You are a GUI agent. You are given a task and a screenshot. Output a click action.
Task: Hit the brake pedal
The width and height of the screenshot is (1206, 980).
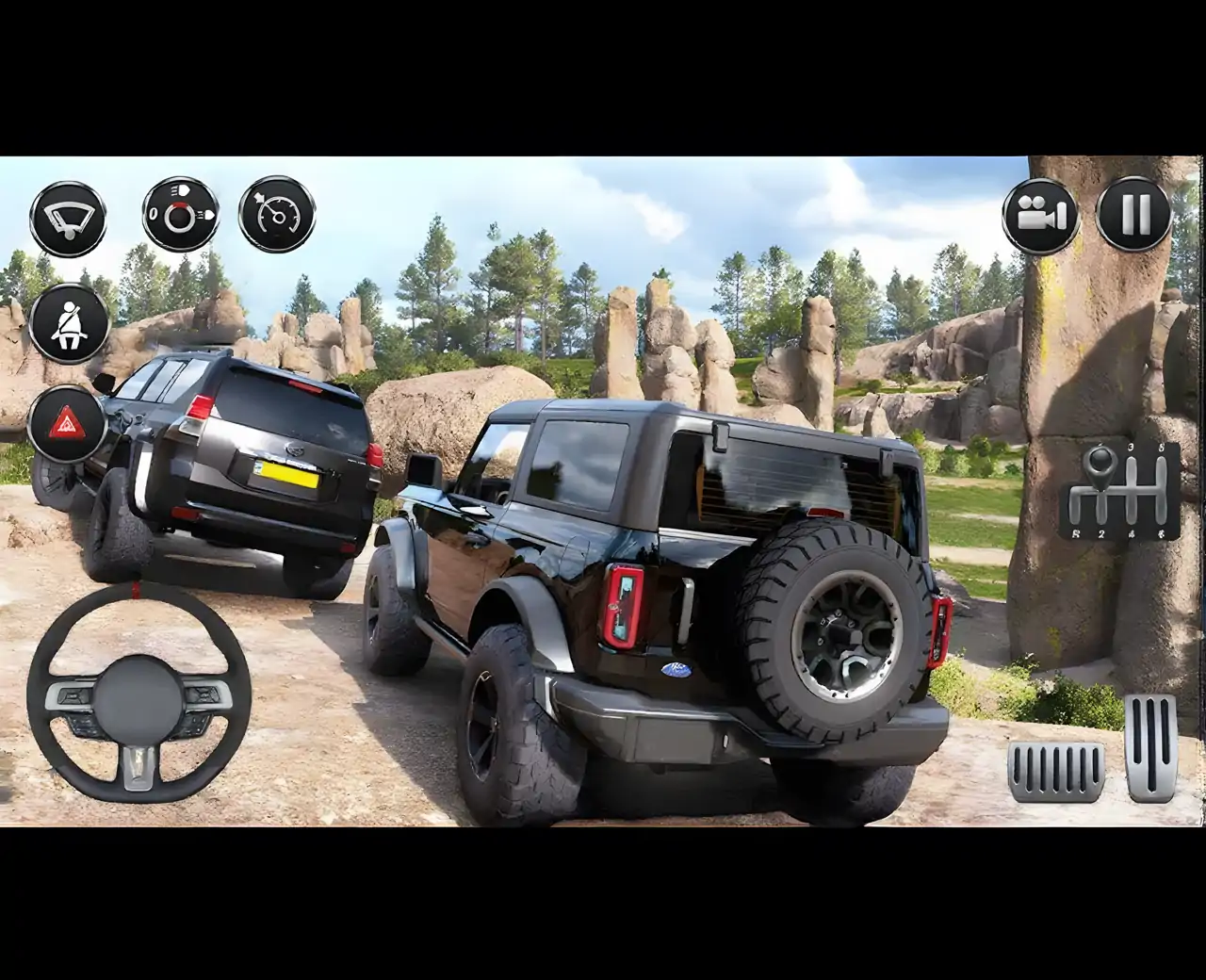click(x=1055, y=770)
